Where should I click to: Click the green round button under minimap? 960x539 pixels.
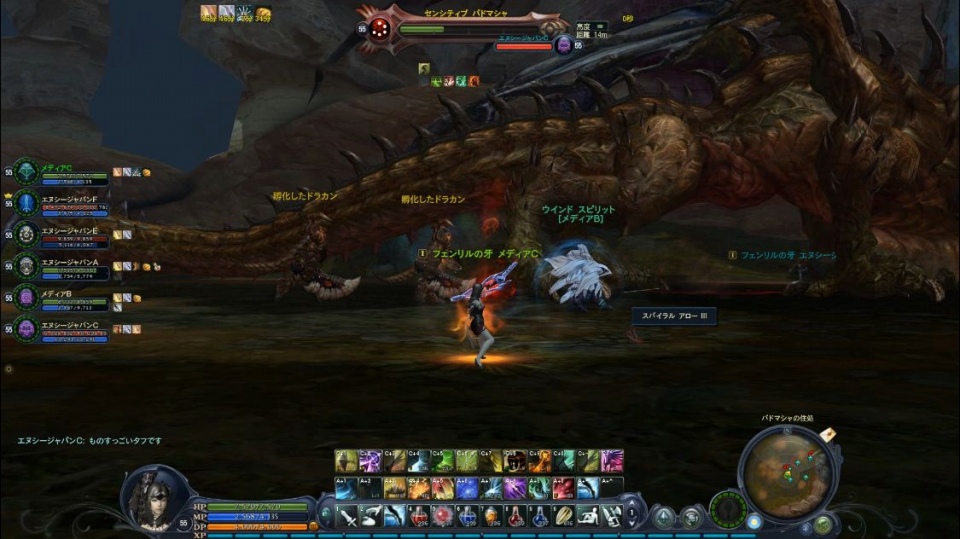[823, 523]
